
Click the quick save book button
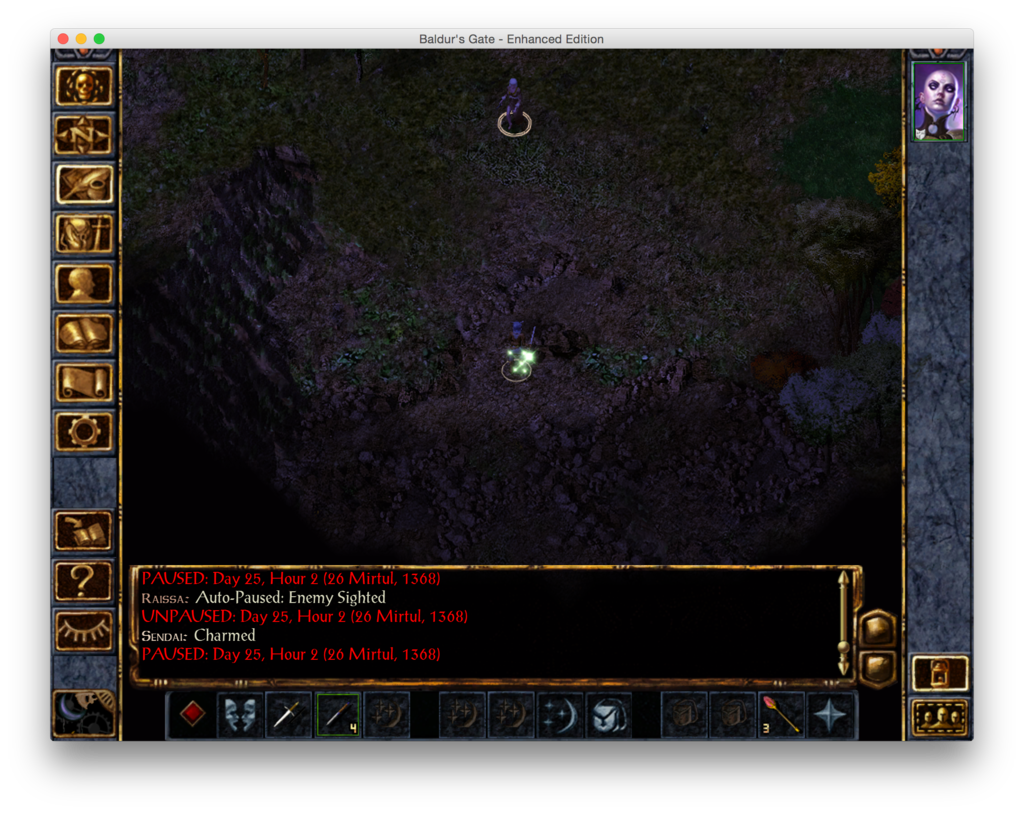pyautogui.click(x=84, y=530)
